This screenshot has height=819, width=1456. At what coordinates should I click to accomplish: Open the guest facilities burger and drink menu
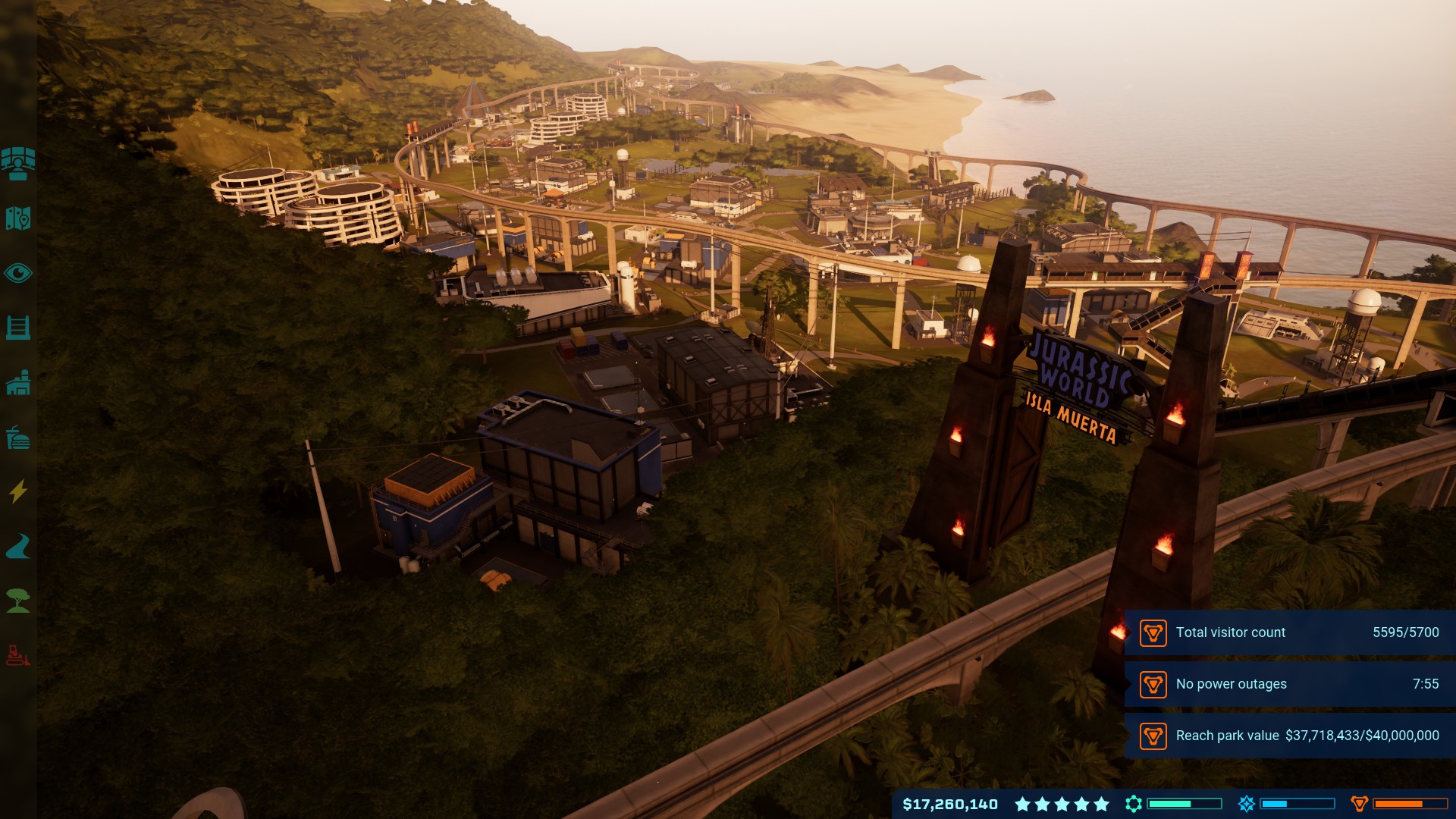[x=18, y=438]
